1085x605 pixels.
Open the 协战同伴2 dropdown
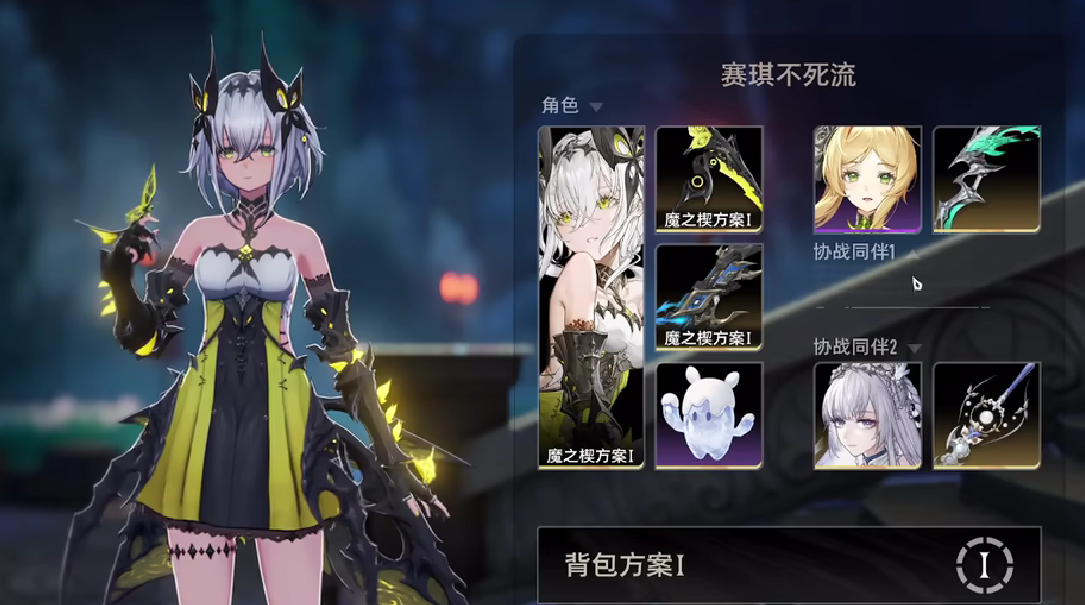click(914, 348)
